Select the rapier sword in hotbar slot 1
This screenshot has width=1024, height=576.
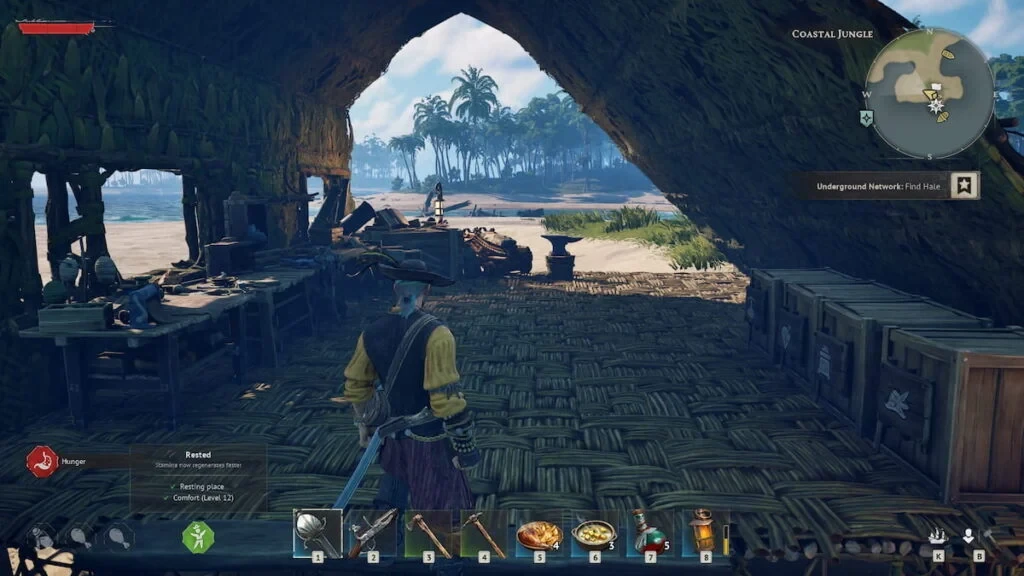(x=317, y=533)
